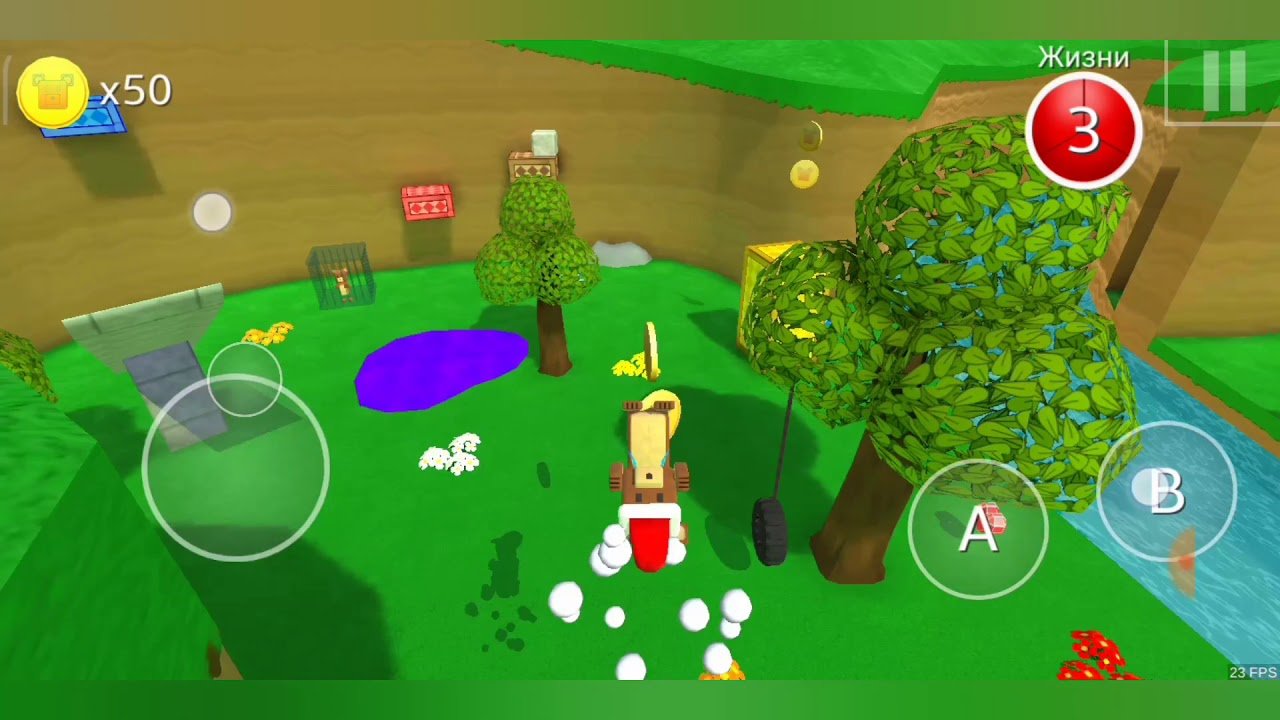Tap the B action button
This screenshot has height=720, width=1280.
(1166, 491)
